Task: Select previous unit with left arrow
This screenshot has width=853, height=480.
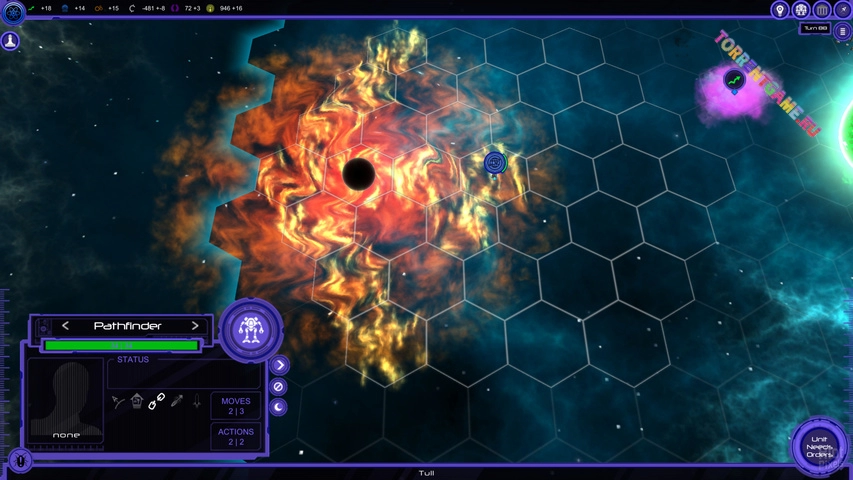Action: pyautogui.click(x=66, y=326)
